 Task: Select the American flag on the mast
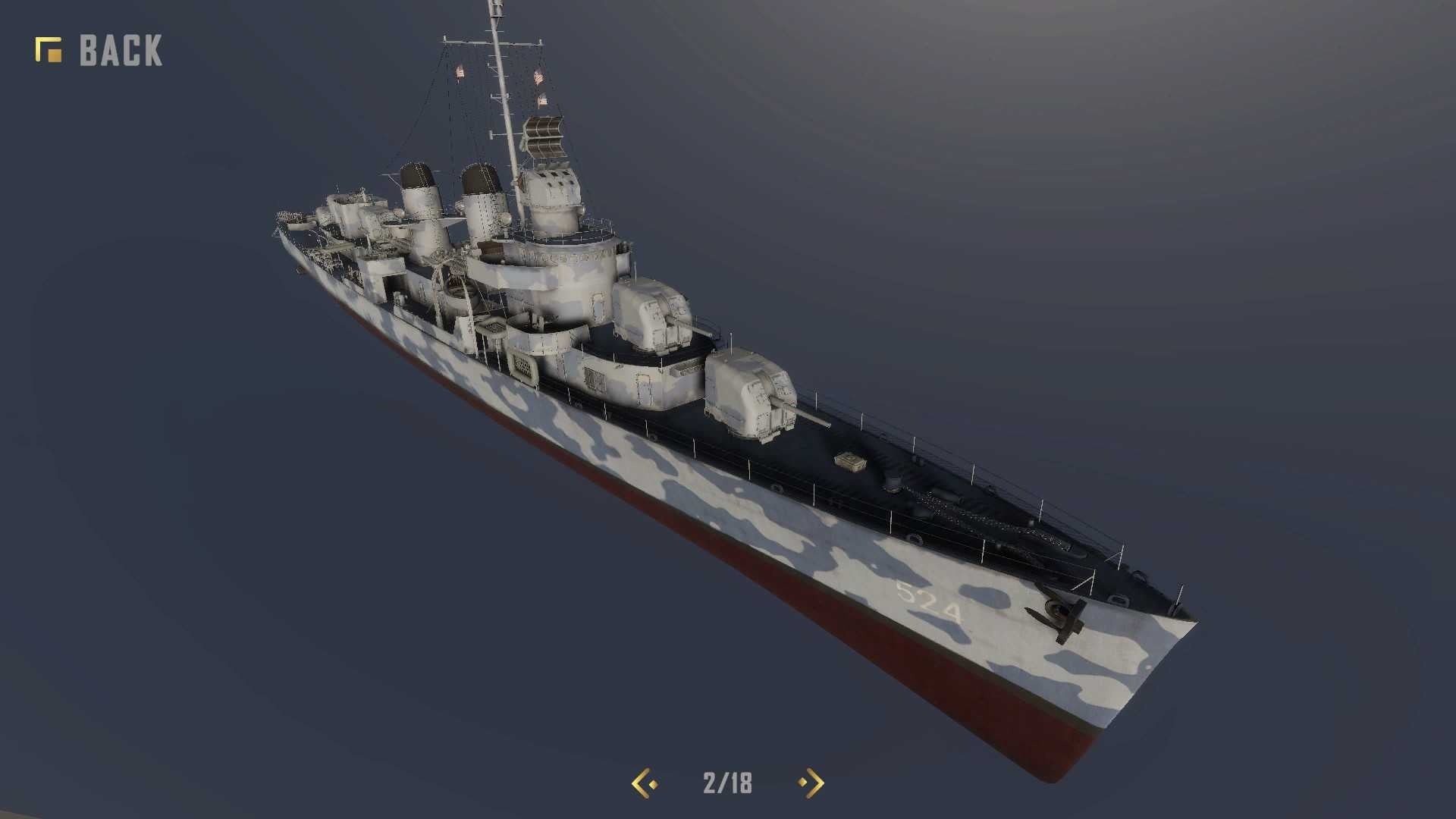[x=540, y=76]
